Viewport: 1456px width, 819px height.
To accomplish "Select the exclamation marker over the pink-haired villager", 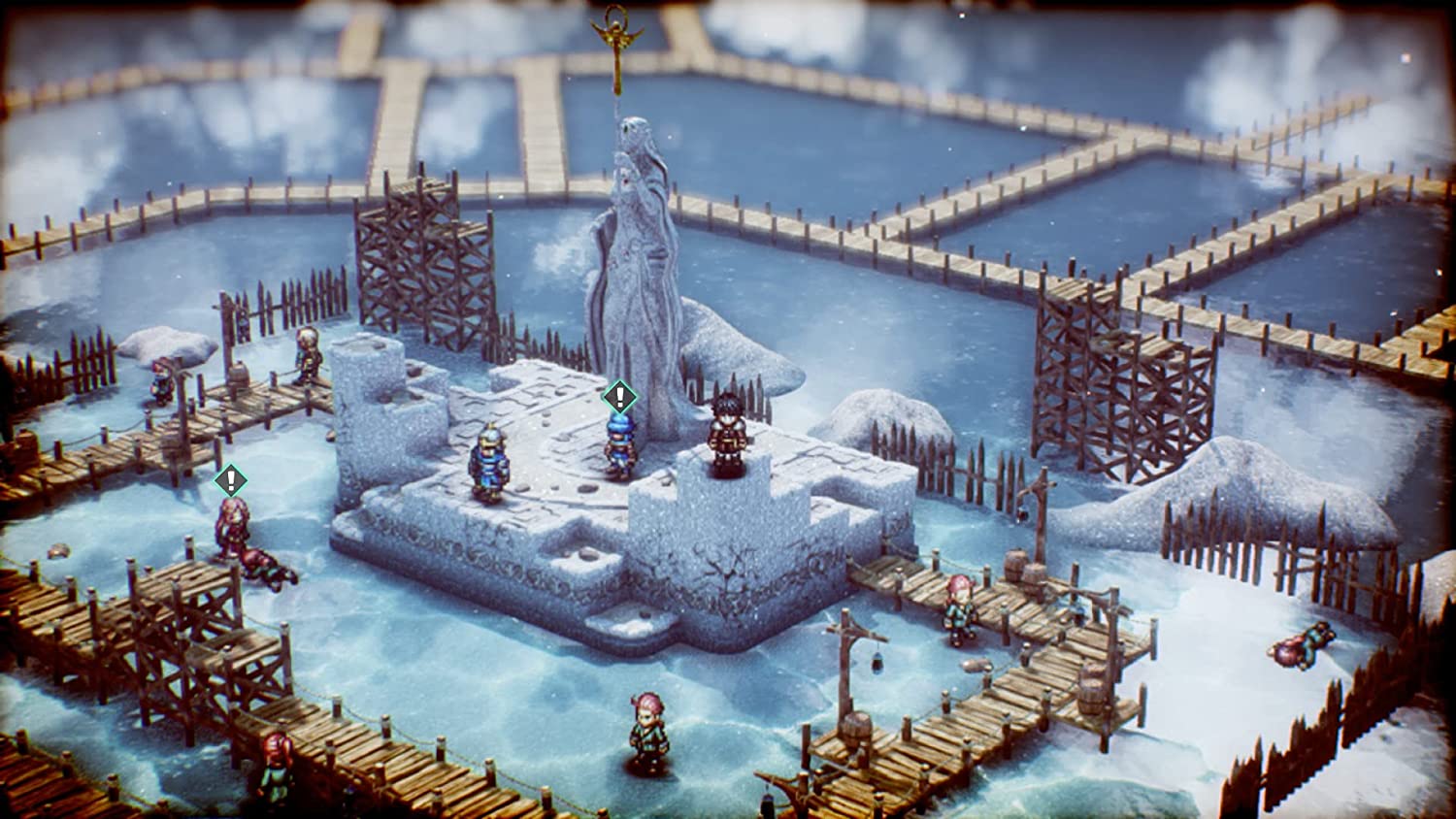I will (x=230, y=479).
